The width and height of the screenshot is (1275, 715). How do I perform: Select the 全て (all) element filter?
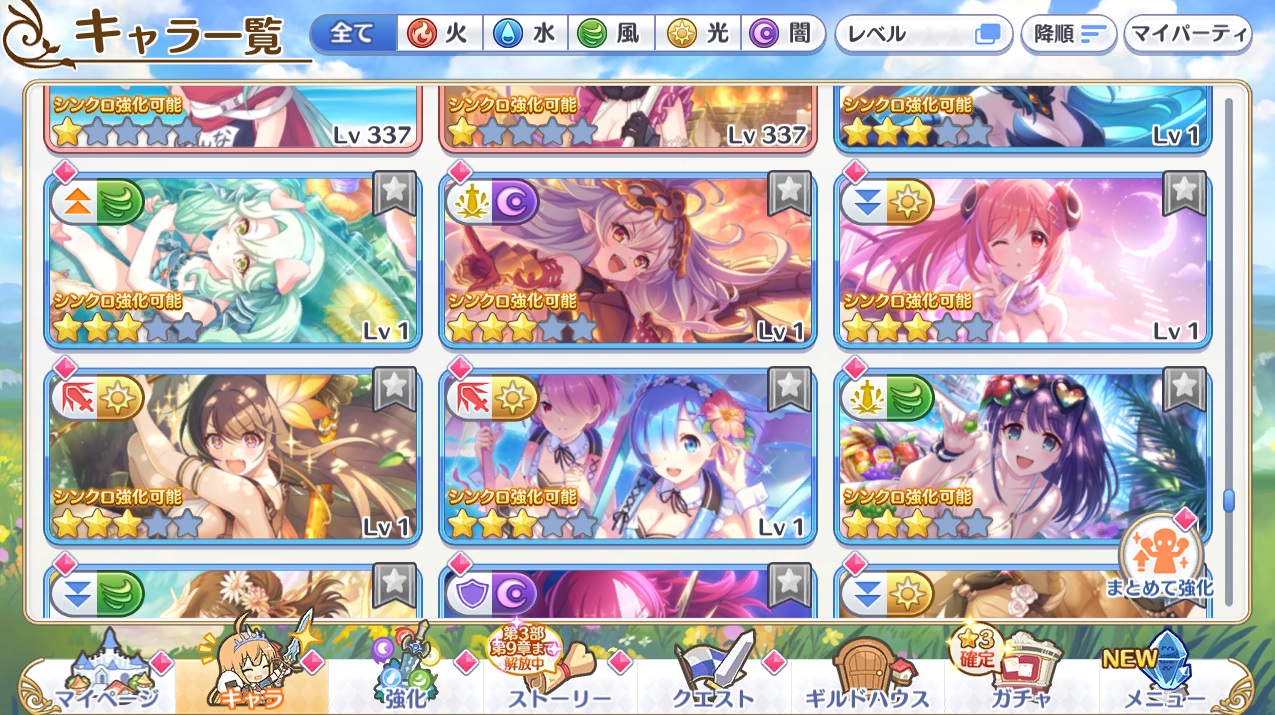[x=352, y=34]
